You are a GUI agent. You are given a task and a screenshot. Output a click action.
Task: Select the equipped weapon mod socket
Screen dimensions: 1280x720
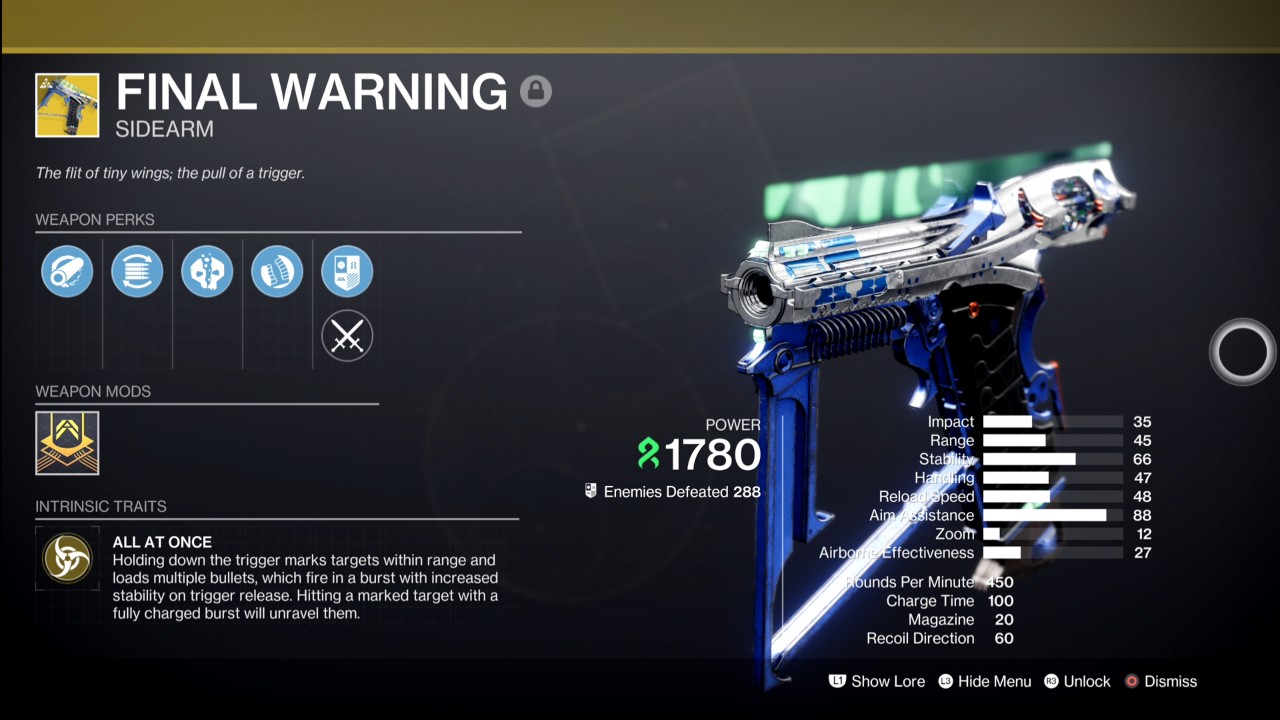pyautogui.click(x=66, y=443)
